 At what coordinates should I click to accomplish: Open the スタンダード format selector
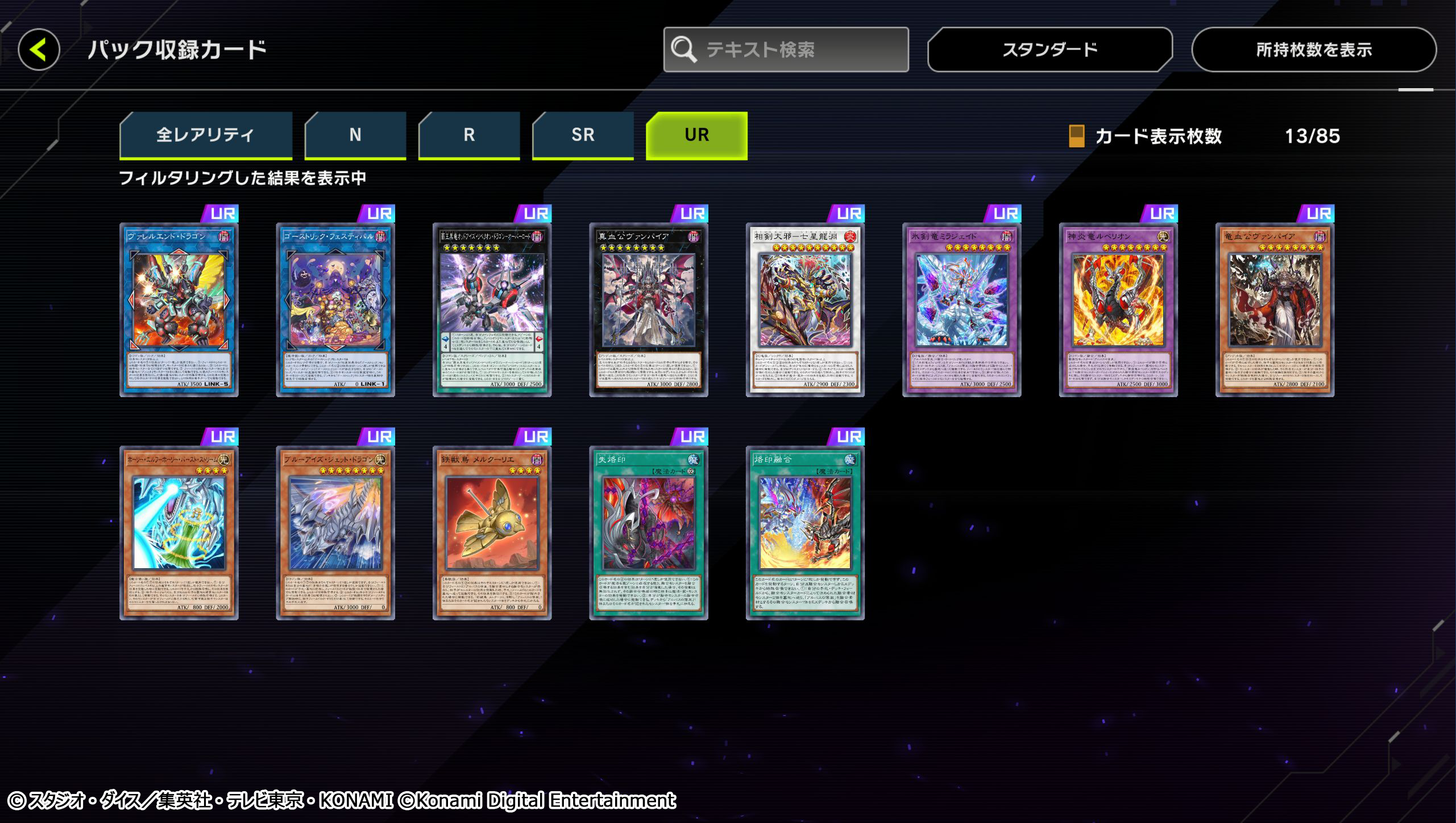1049,49
